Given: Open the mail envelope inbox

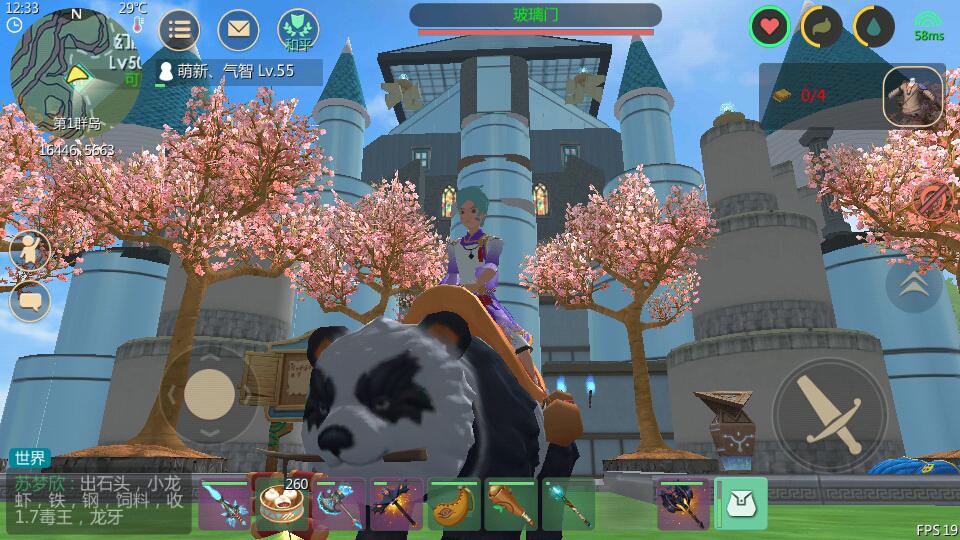Looking at the screenshot, I should pyautogui.click(x=238, y=30).
